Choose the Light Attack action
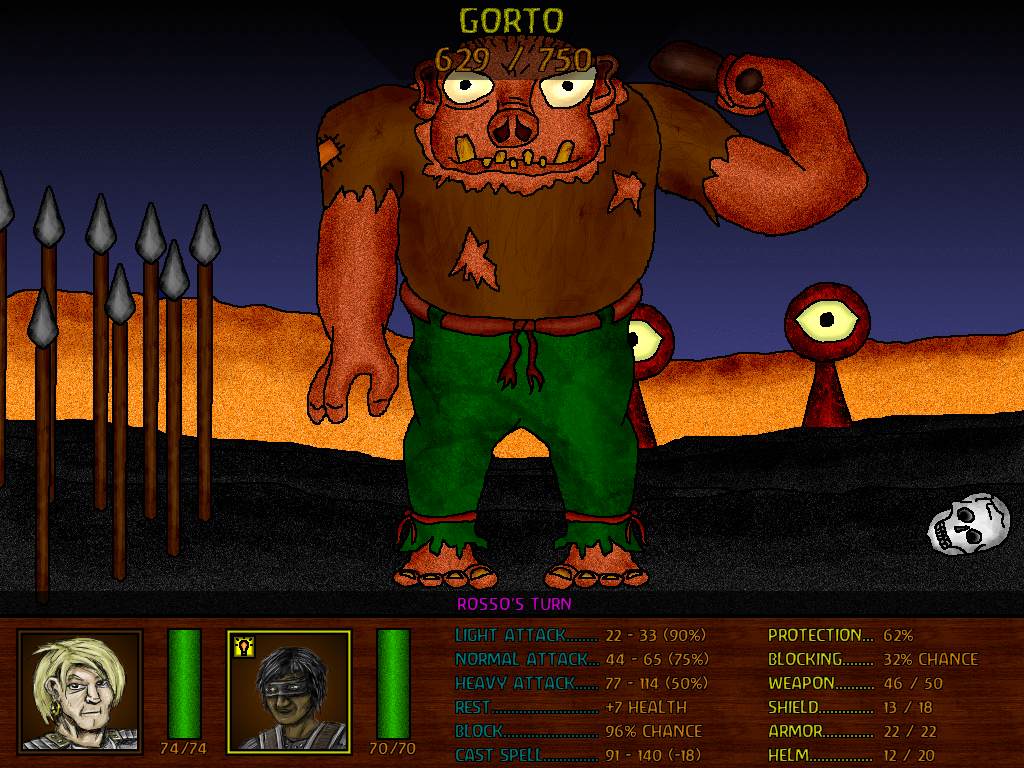 click(x=580, y=635)
